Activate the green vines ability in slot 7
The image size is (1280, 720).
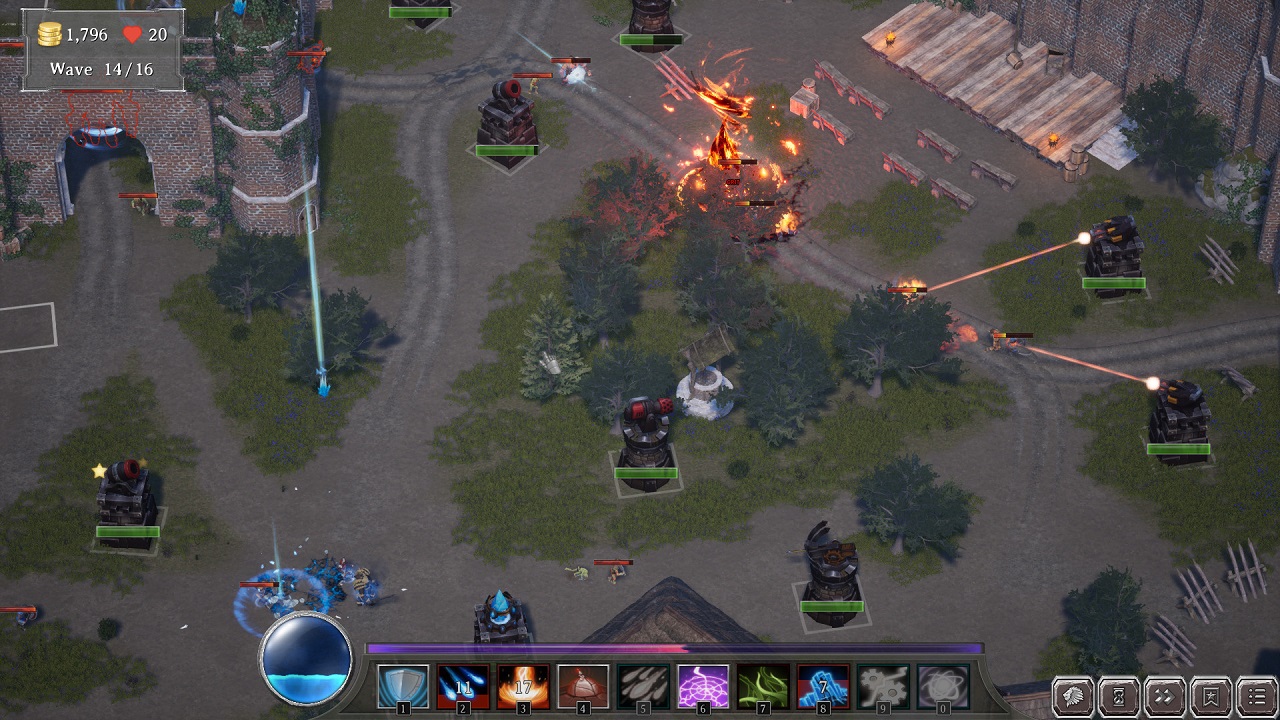point(763,686)
